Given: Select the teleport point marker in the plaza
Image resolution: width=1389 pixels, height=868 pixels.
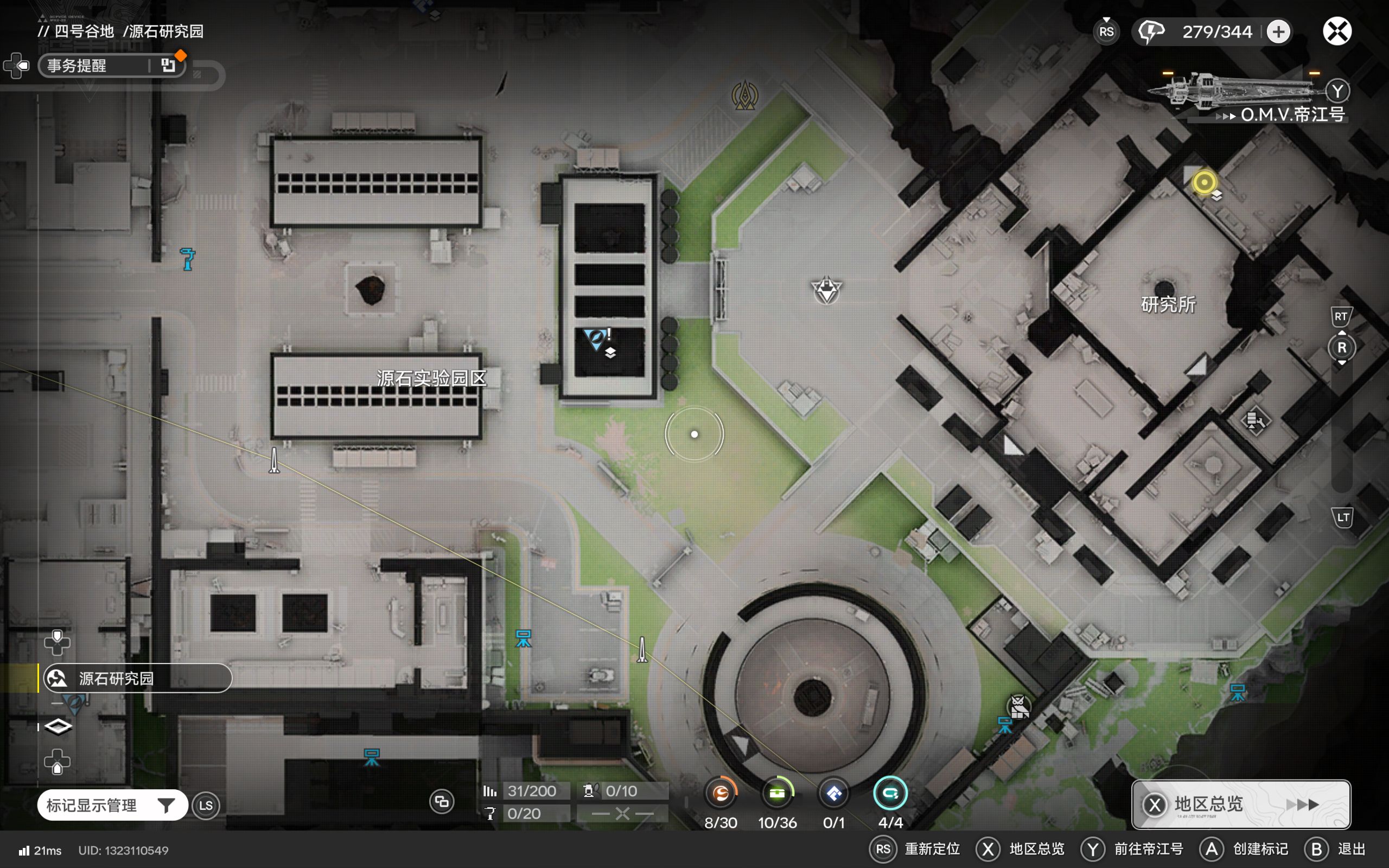Looking at the screenshot, I should 826,290.
